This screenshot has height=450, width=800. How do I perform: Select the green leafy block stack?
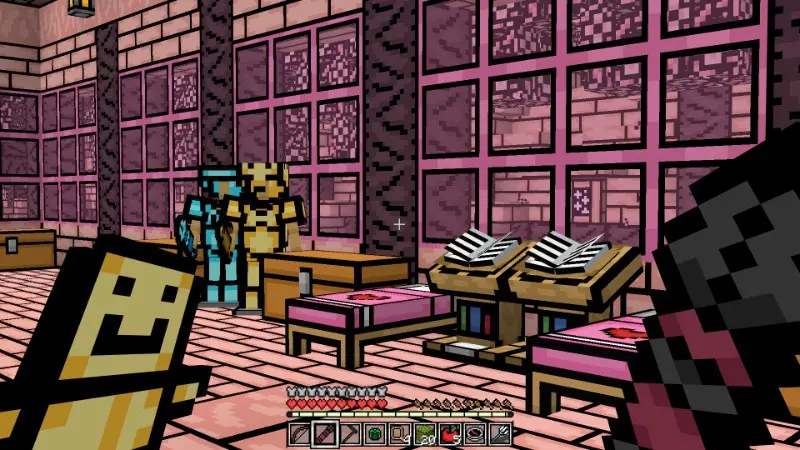point(424,434)
